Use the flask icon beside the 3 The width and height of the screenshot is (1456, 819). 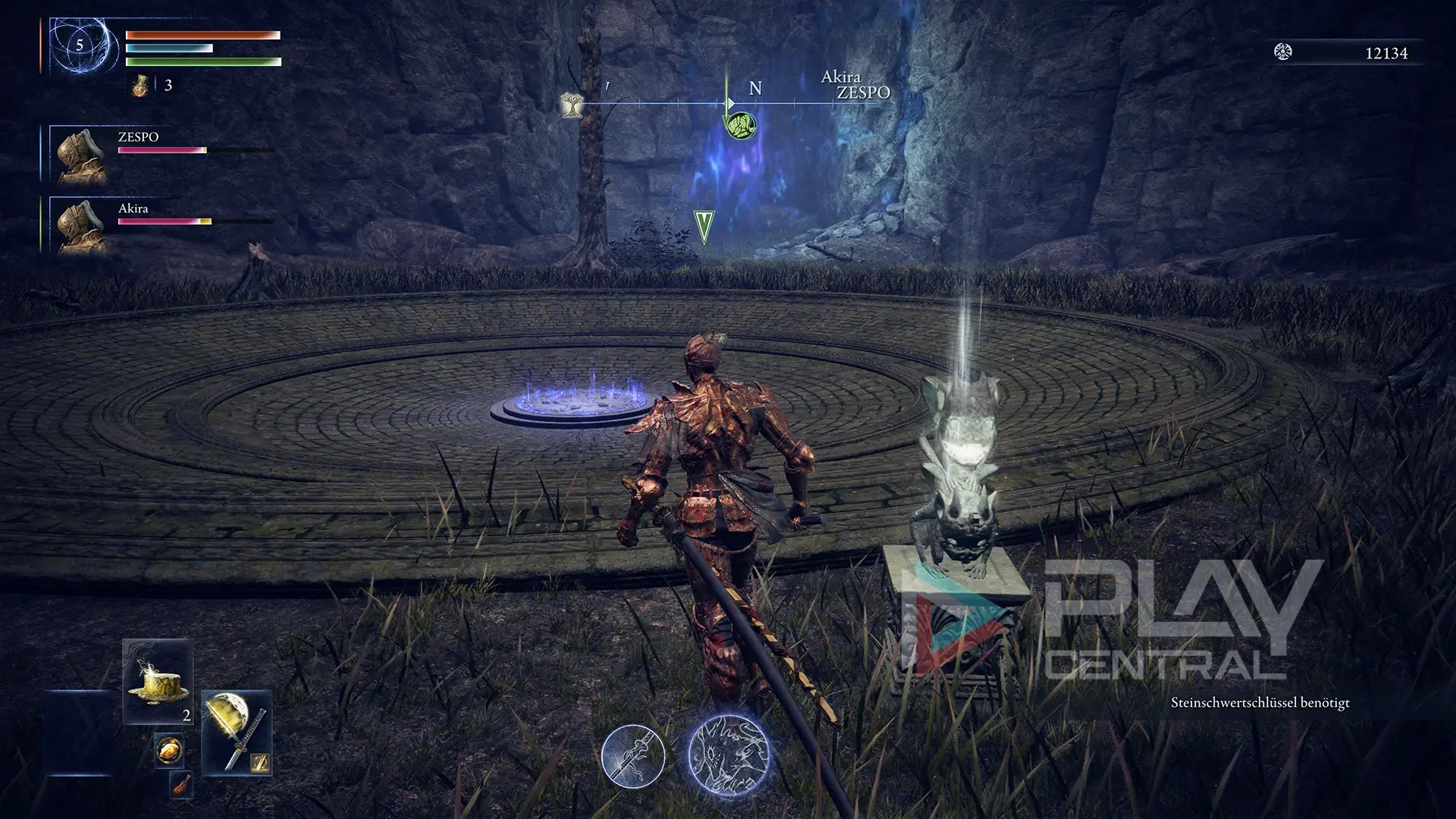pos(138,85)
